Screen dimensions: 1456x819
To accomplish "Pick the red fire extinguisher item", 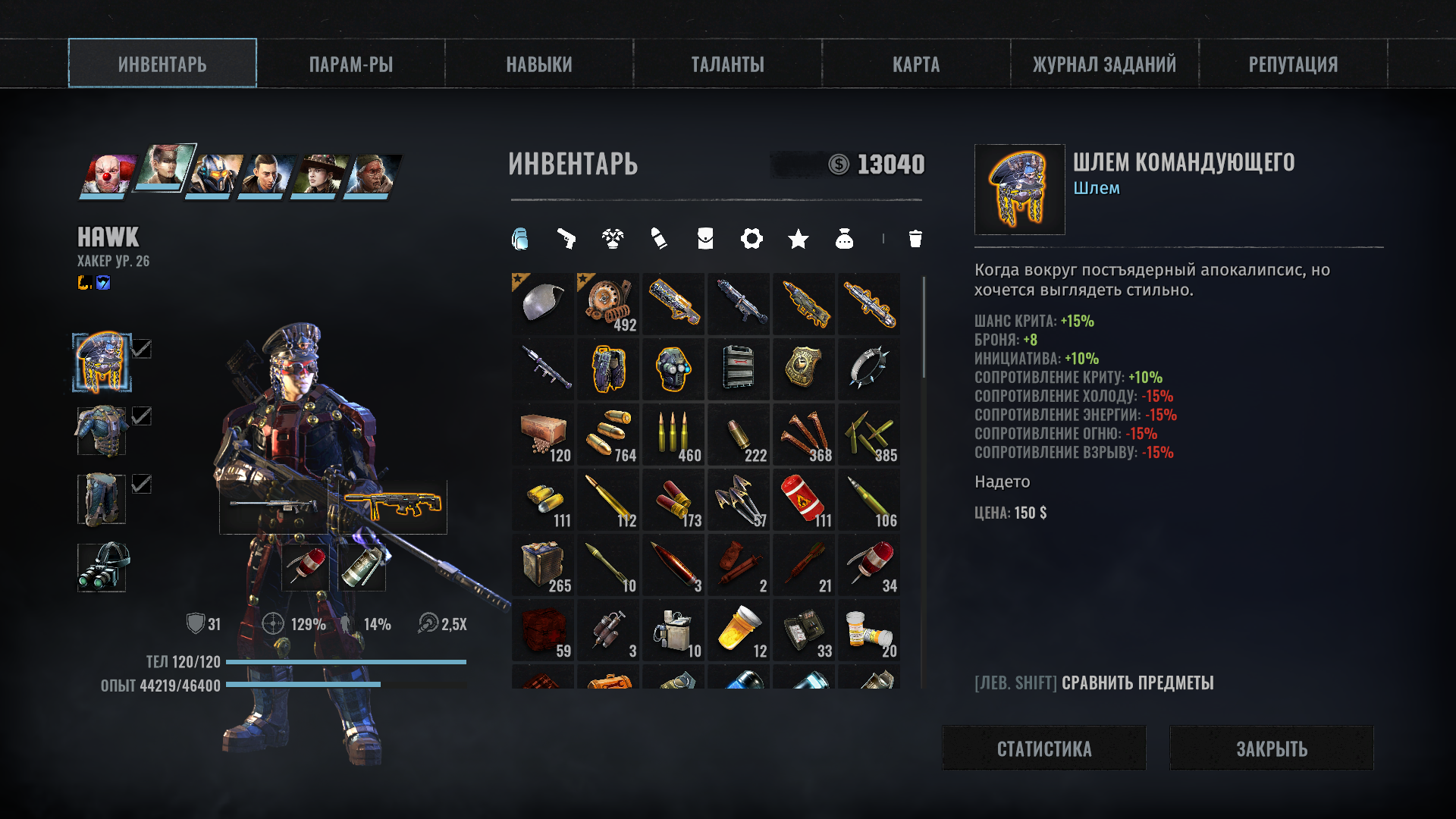I will (804, 500).
